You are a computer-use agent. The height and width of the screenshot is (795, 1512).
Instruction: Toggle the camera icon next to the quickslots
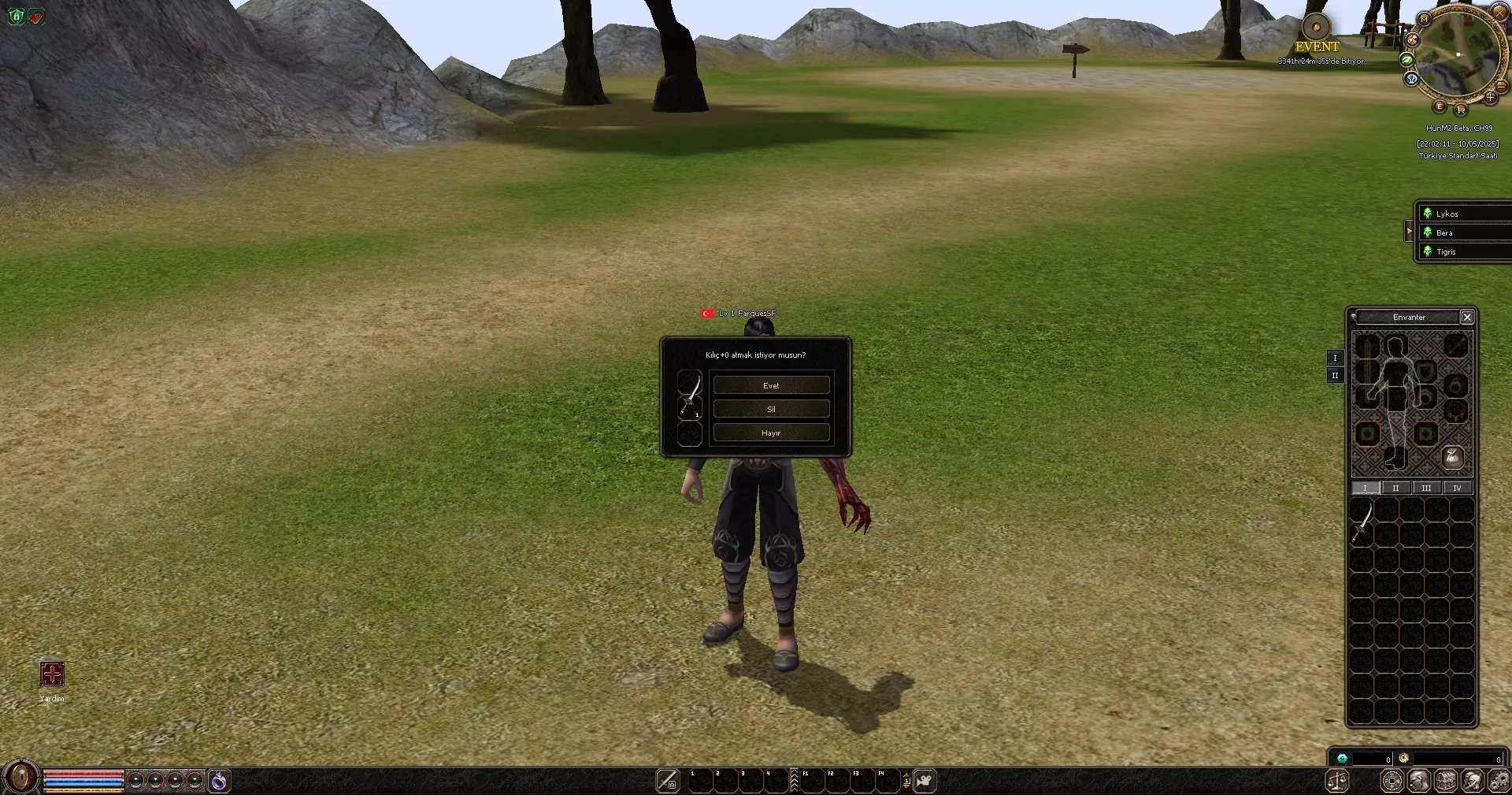[923, 782]
